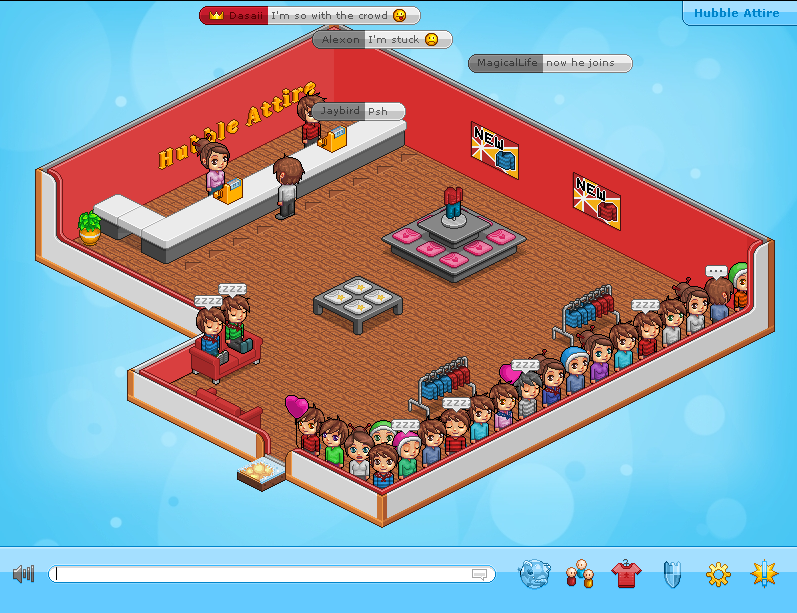Toggle the sound speaker icon

pos(23,574)
